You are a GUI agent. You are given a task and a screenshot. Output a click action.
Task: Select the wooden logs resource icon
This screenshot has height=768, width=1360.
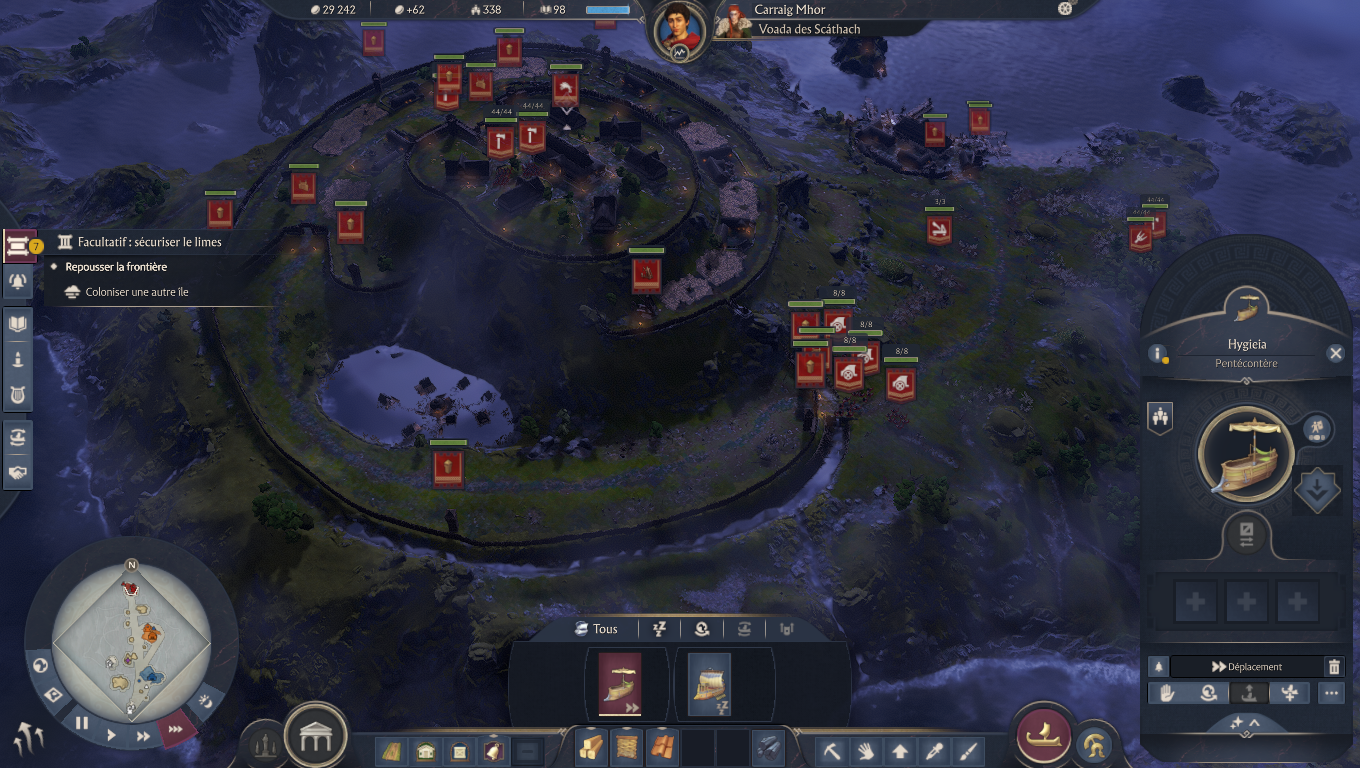click(x=591, y=748)
